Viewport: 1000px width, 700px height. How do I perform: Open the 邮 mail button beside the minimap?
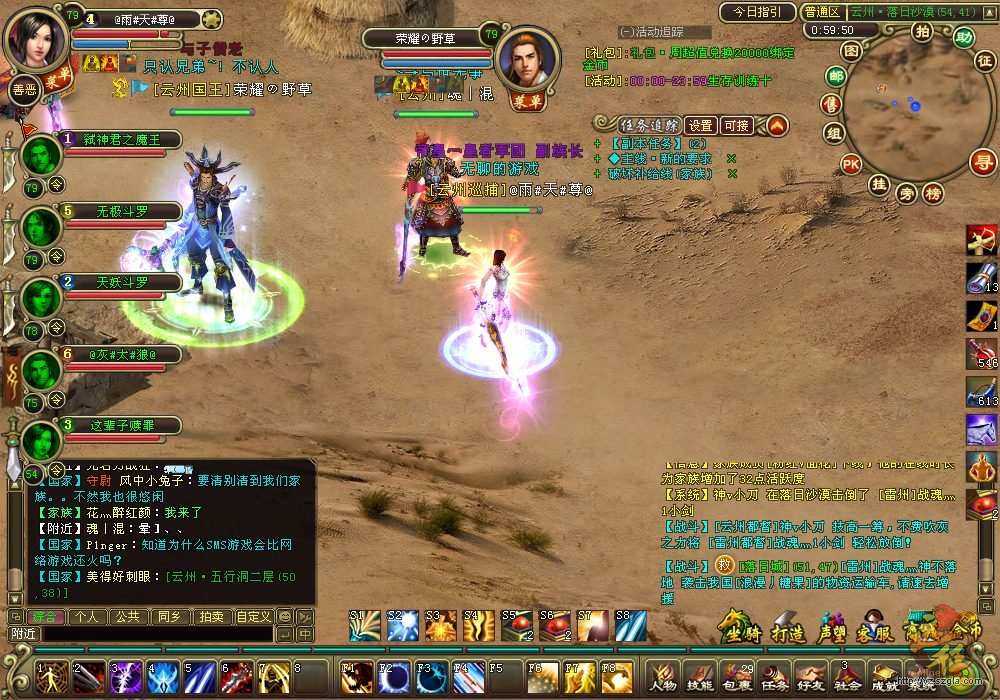coord(834,76)
